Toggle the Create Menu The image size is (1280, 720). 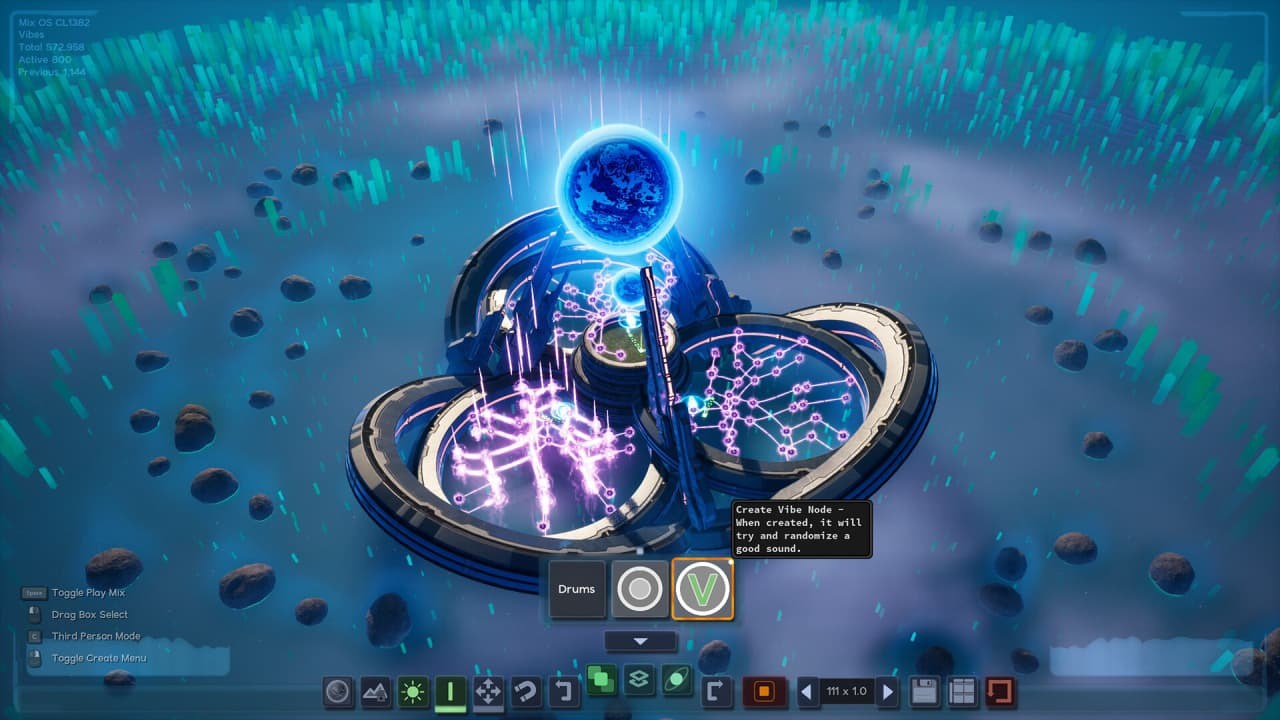(x=98, y=658)
